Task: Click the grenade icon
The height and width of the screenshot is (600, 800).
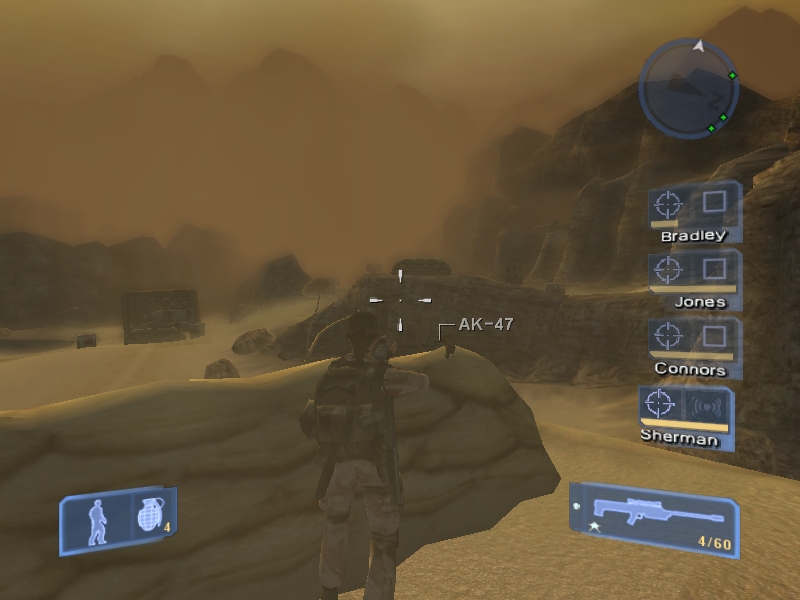Action: 148,517
